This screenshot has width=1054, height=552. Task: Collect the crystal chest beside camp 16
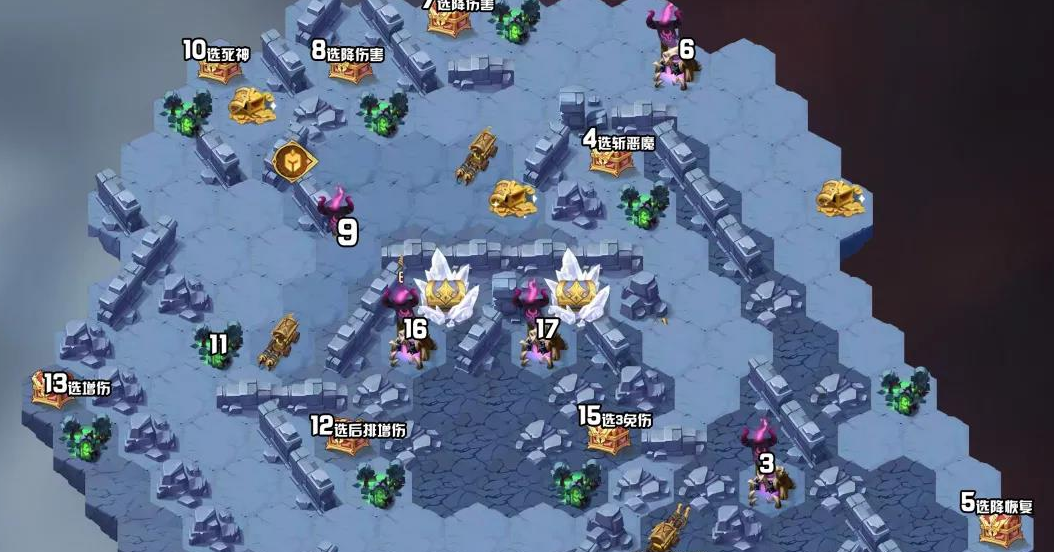(x=444, y=290)
